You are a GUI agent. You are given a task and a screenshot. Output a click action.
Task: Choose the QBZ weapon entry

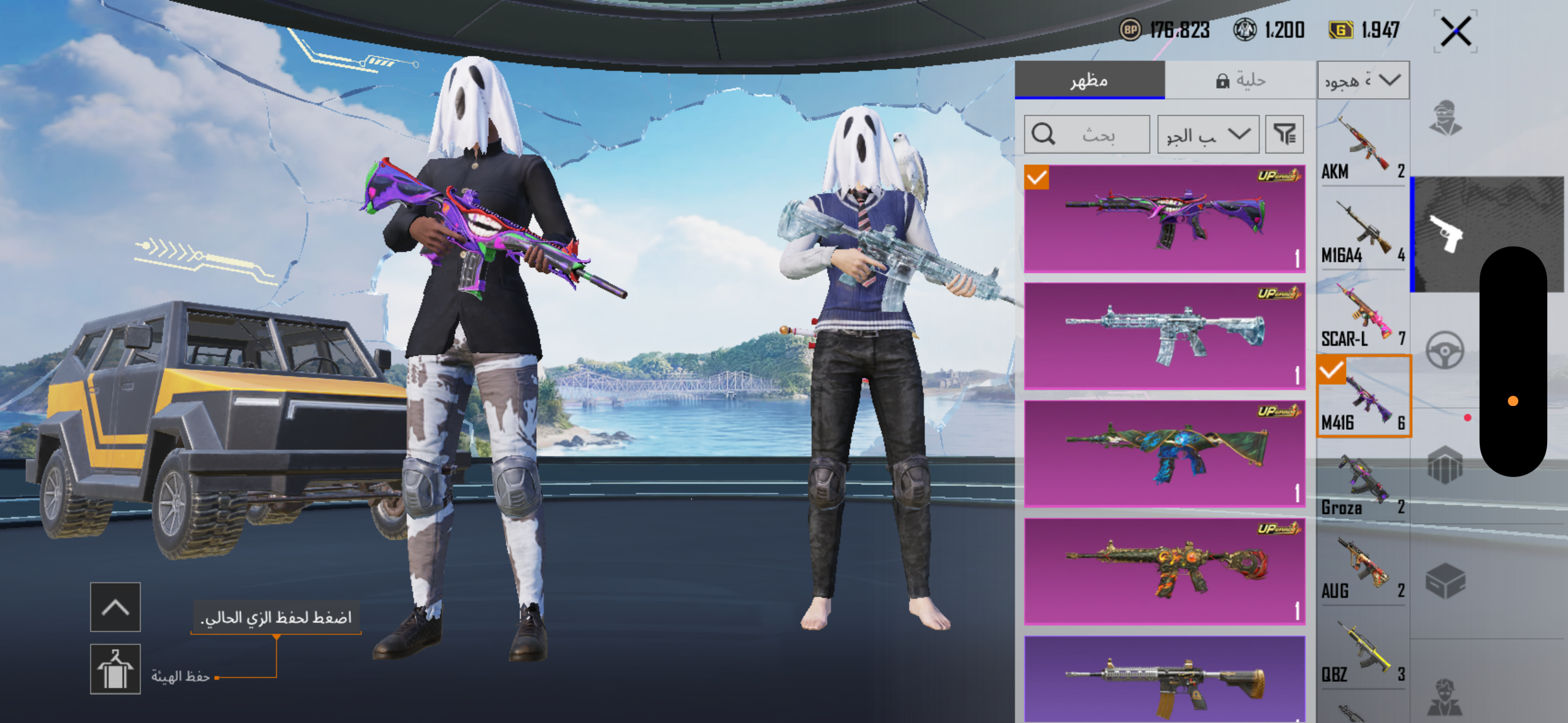click(x=1362, y=651)
